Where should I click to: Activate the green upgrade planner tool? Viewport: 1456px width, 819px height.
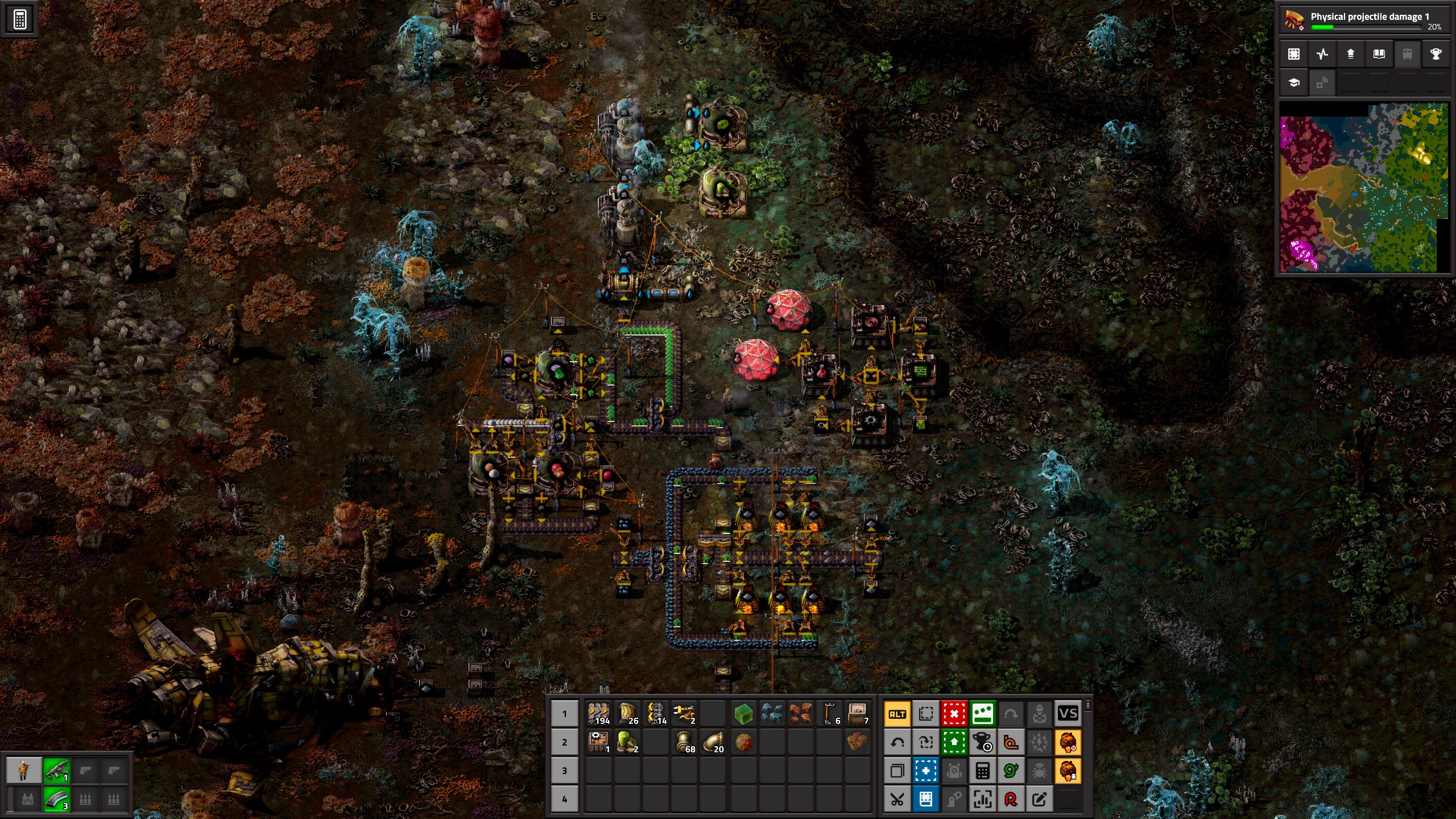click(x=954, y=742)
